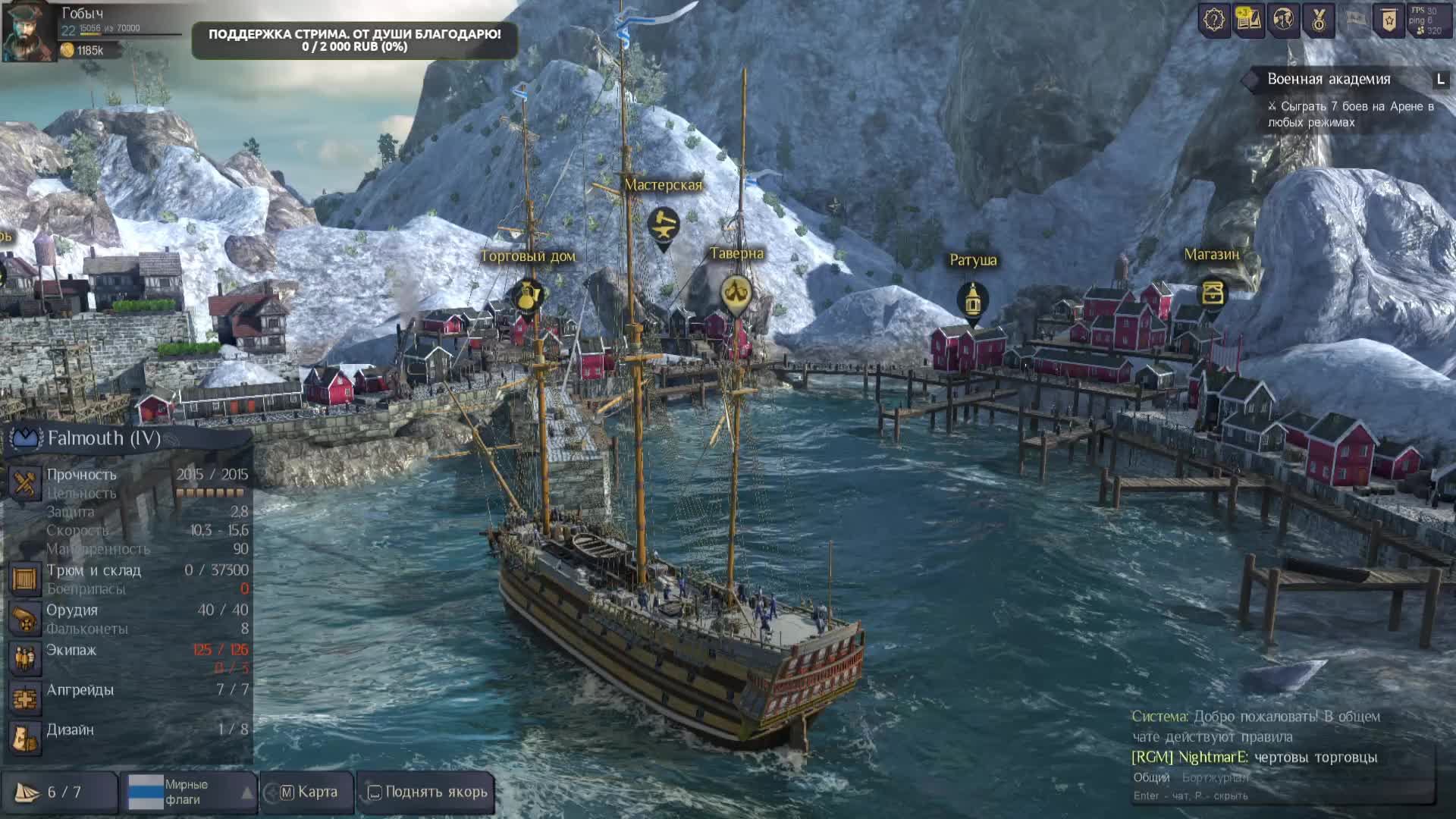Open the Магазин shop marker

1212,293
